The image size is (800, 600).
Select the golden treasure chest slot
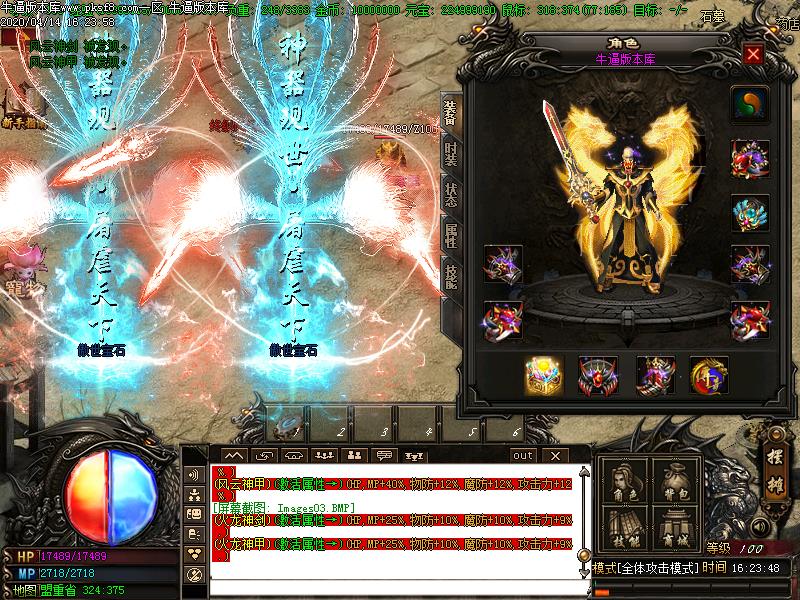[544, 375]
